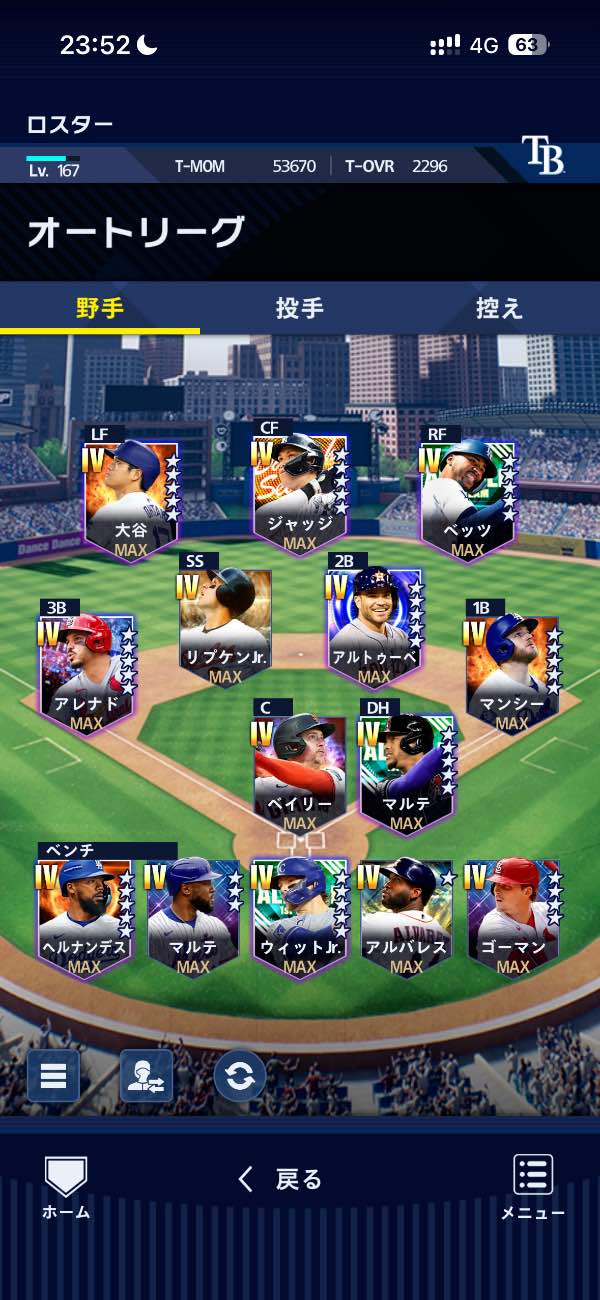Open the bench アルバレス card
This screenshot has height=1300, width=600.
[x=406, y=916]
